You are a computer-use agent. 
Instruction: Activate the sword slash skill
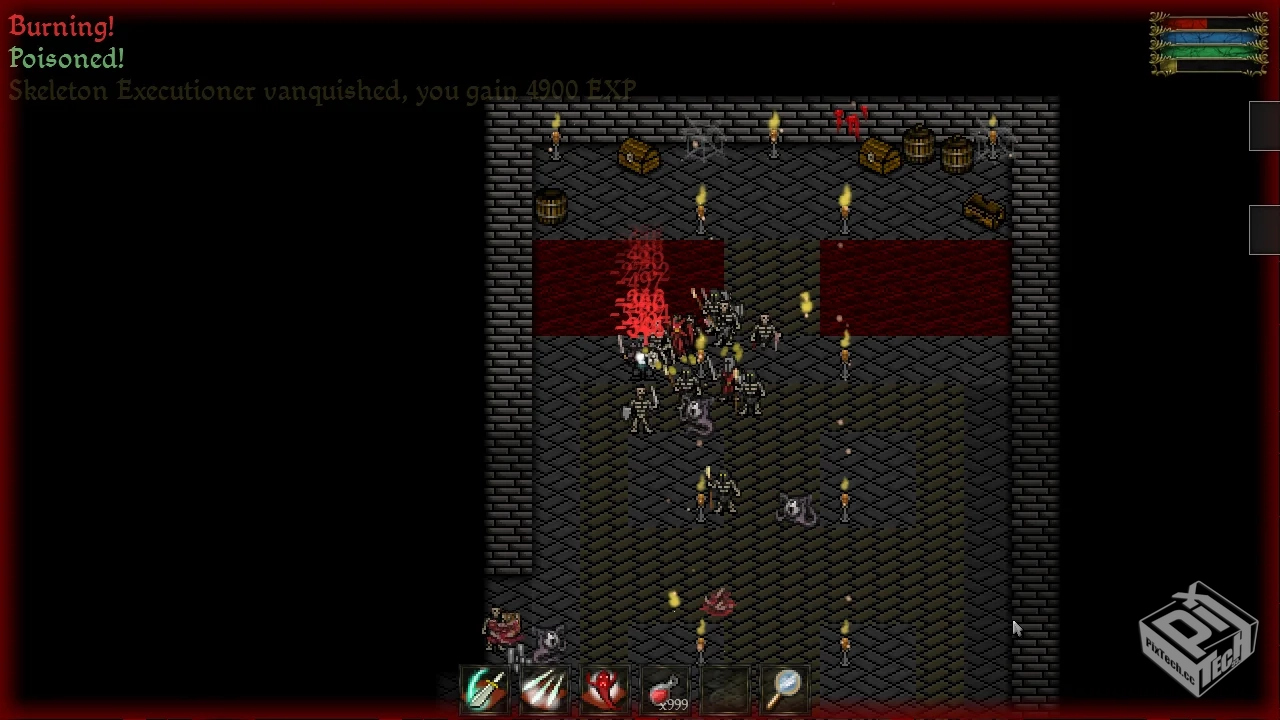(484, 689)
